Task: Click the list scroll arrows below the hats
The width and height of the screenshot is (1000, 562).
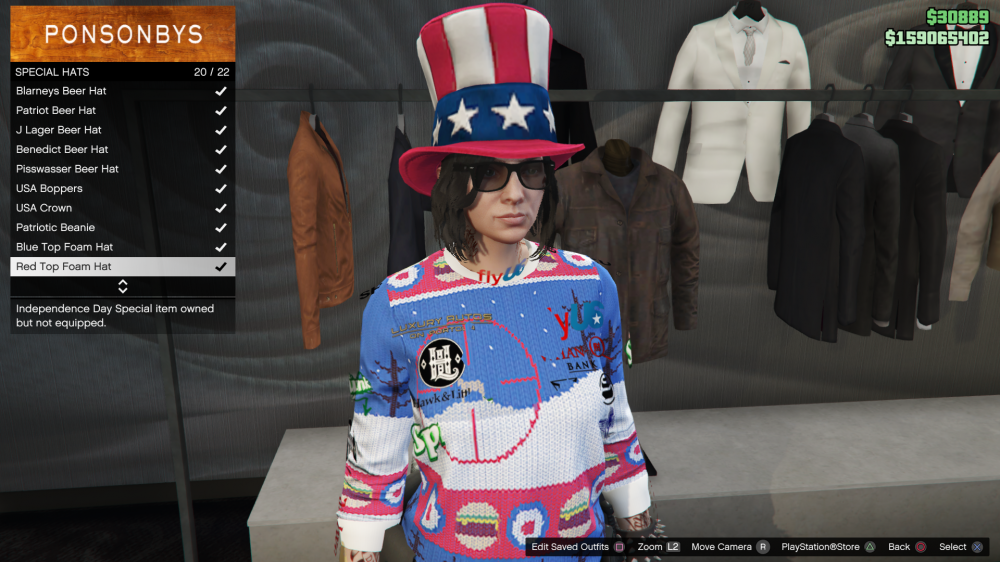Action: [x=123, y=287]
